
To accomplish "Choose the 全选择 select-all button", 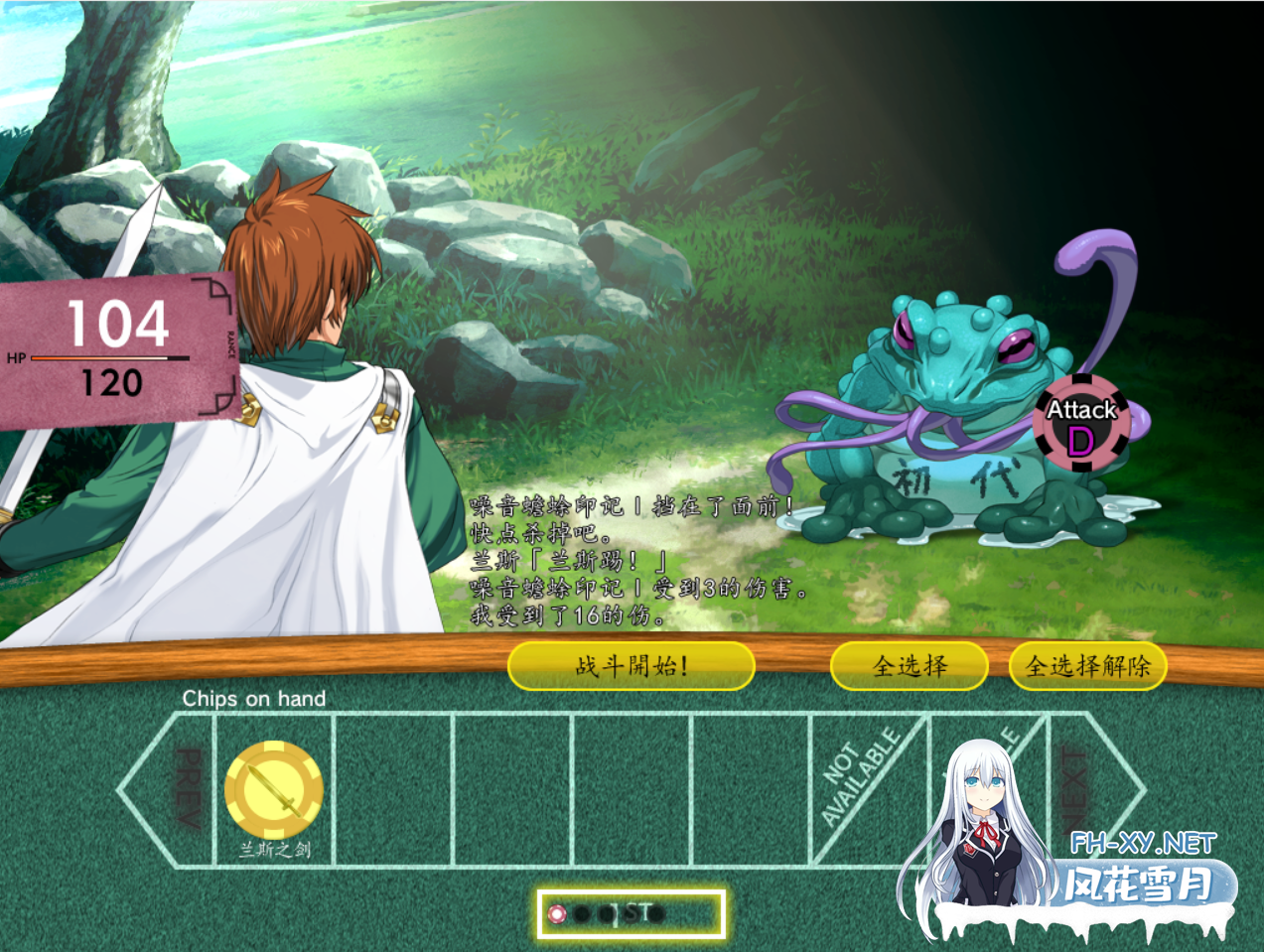I will (909, 665).
